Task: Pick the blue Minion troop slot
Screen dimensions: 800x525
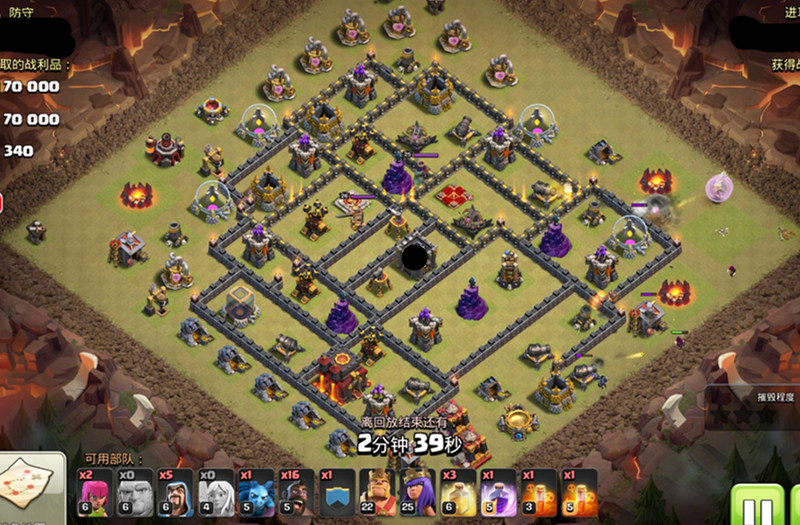Action: 256,492
